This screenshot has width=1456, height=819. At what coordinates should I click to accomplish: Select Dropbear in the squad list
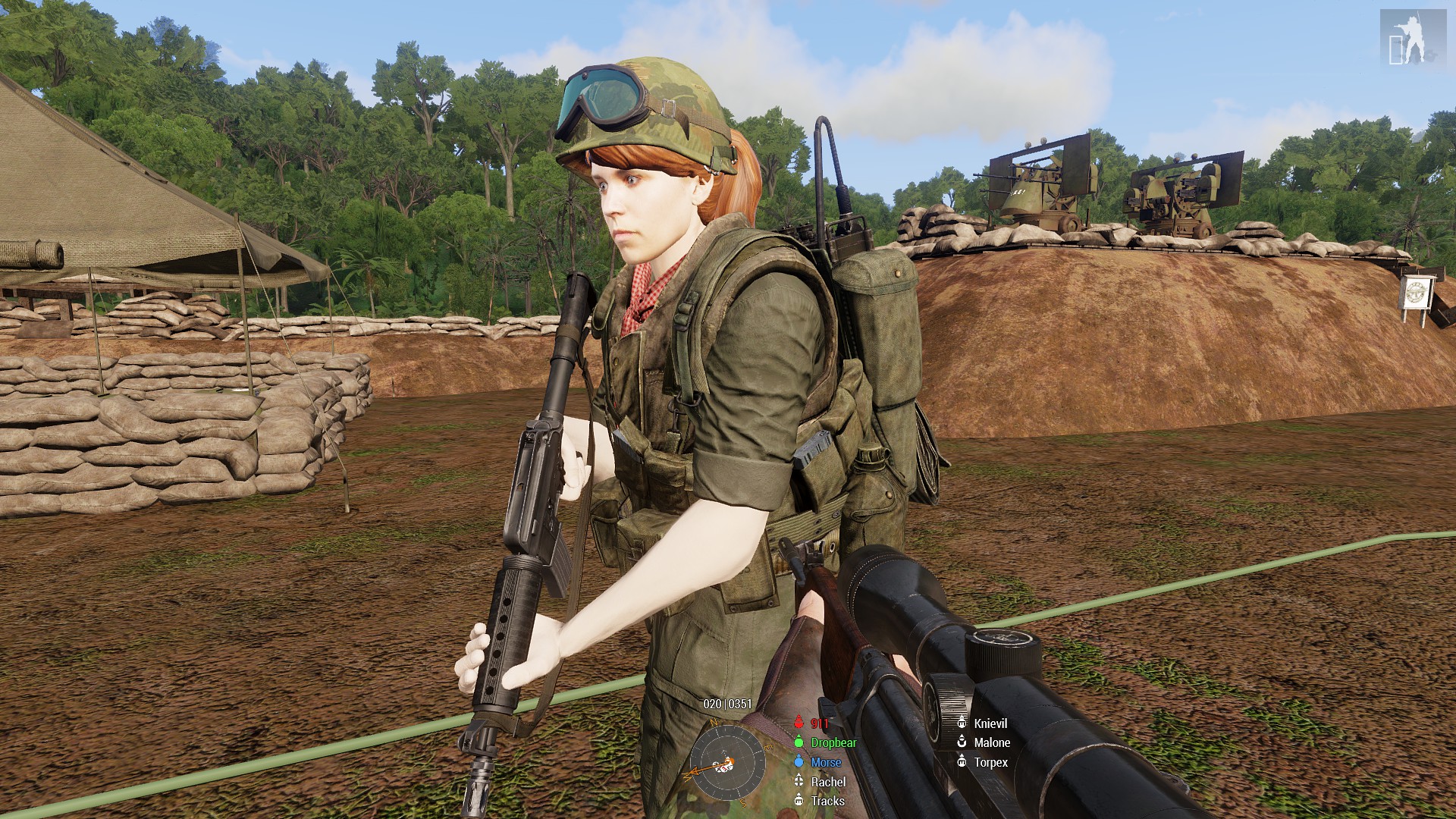coord(833,743)
